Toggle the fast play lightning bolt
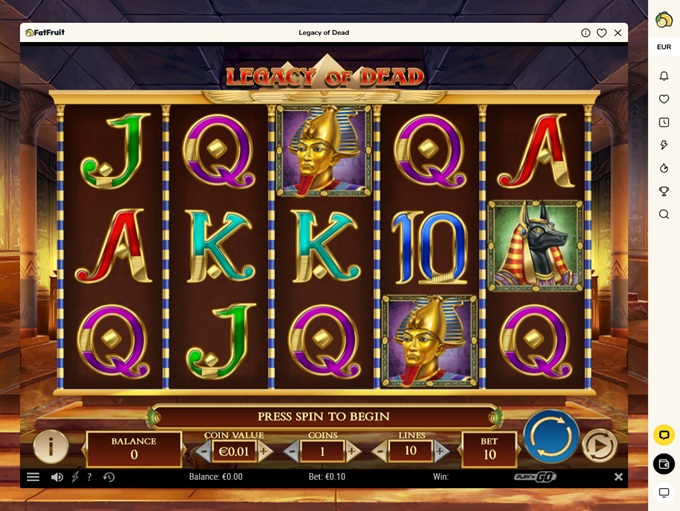The width and height of the screenshot is (680, 511). pyautogui.click(x=76, y=477)
